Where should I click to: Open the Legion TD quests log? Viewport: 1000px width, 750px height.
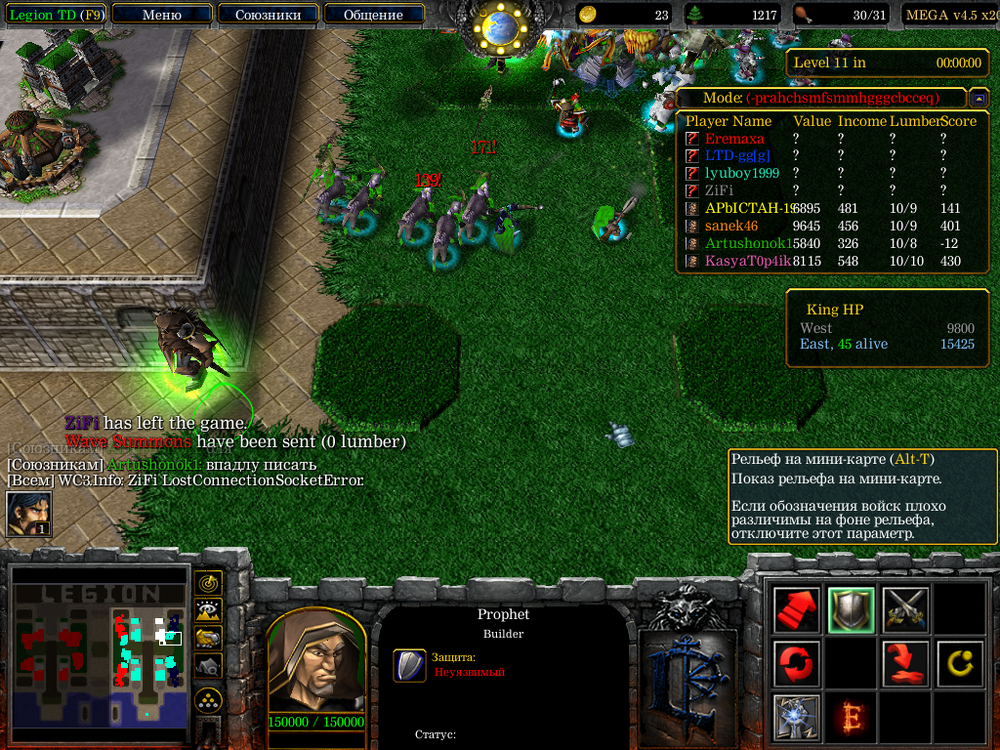(55, 15)
